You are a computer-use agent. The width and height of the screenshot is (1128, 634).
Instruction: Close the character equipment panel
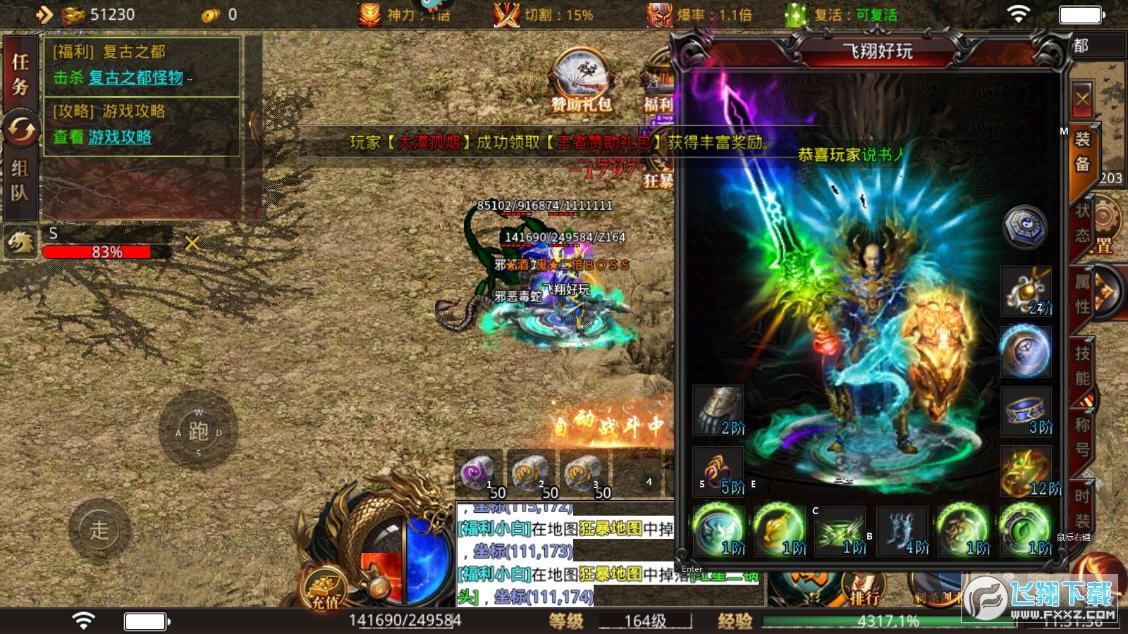pyautogui.click(x=1082, y=100)
